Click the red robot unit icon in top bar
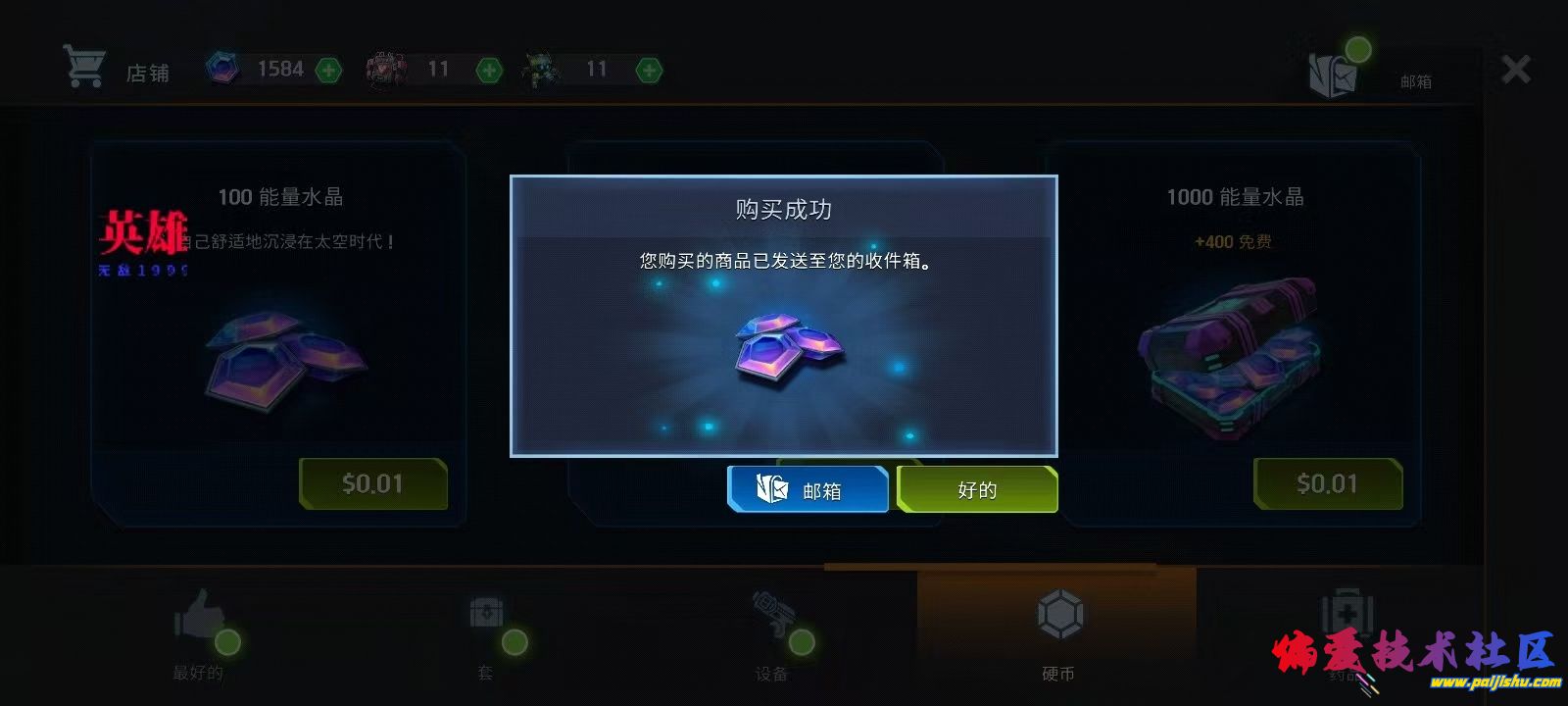The width and height of the screenshot is (1568, 706). point(383,68)
